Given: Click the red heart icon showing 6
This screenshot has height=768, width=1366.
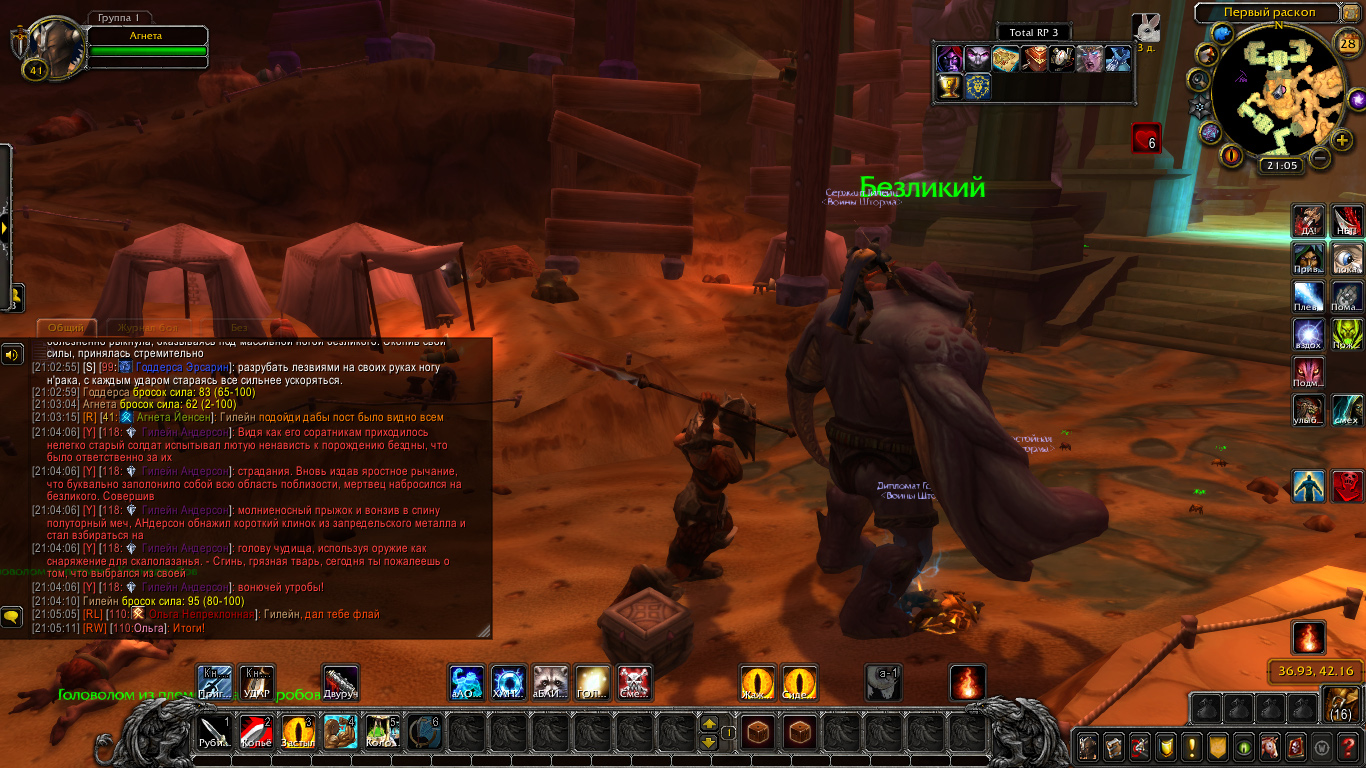Looking at the screenshot, I should pyautogui.click(x=1146, y=138).
